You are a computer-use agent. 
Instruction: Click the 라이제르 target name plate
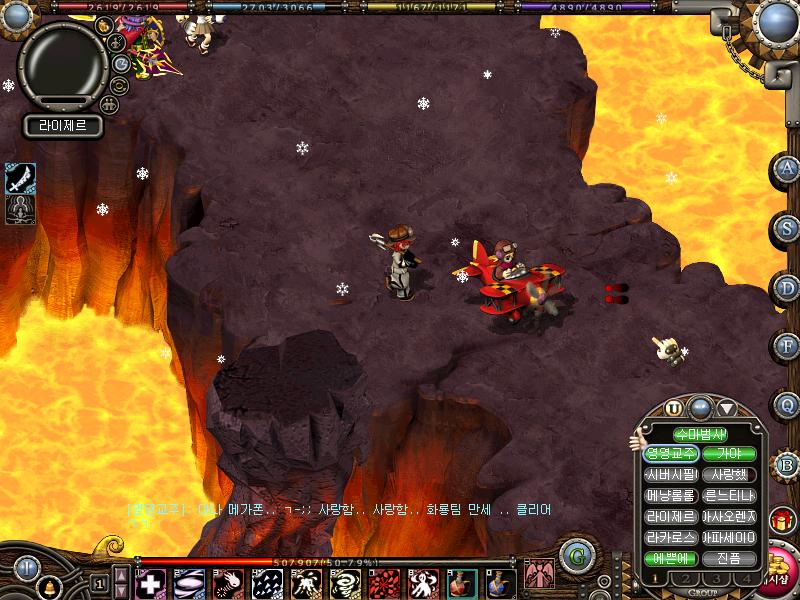tap(62, 126)
